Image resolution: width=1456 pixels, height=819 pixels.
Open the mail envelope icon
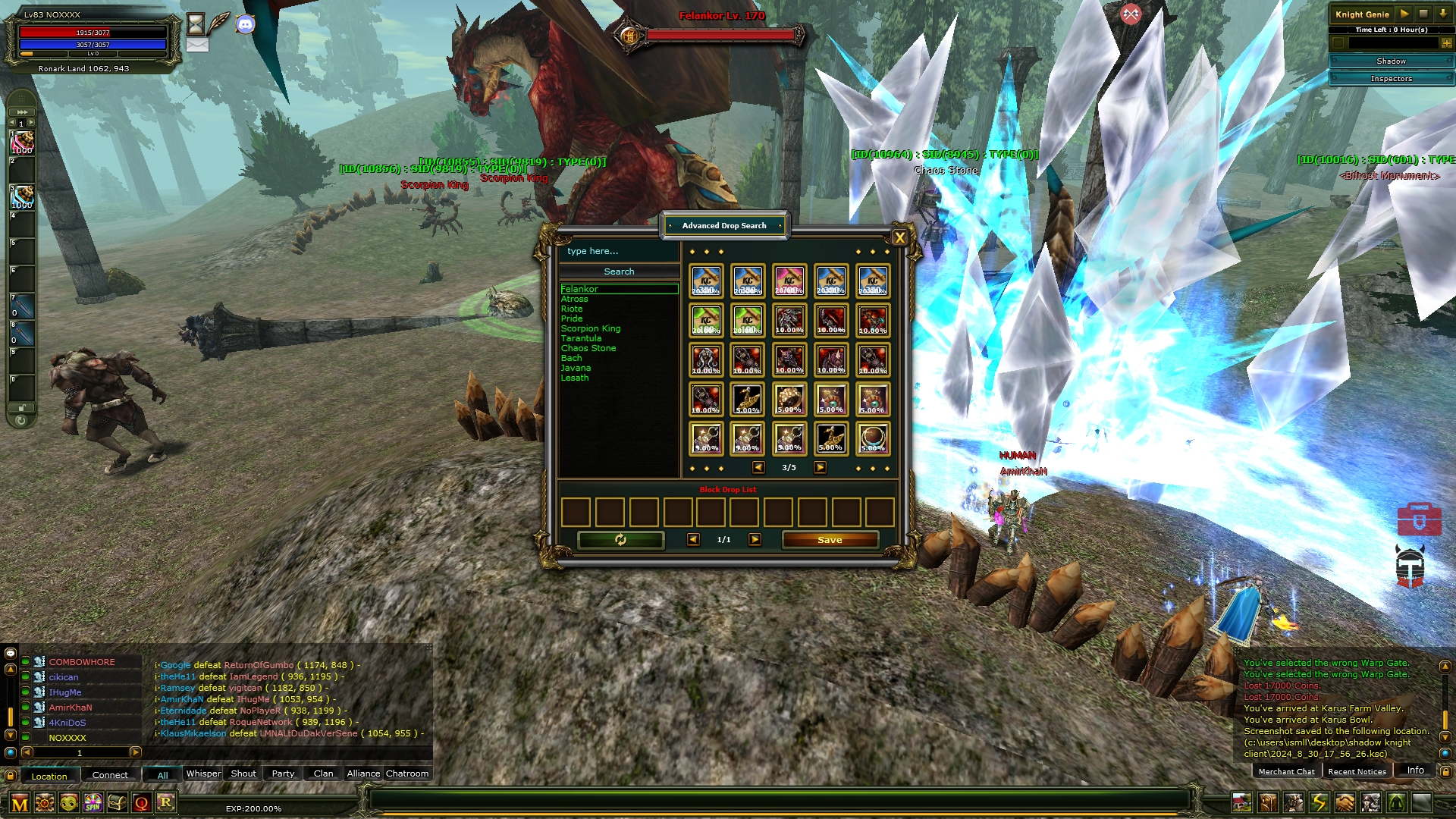[197, 45]
